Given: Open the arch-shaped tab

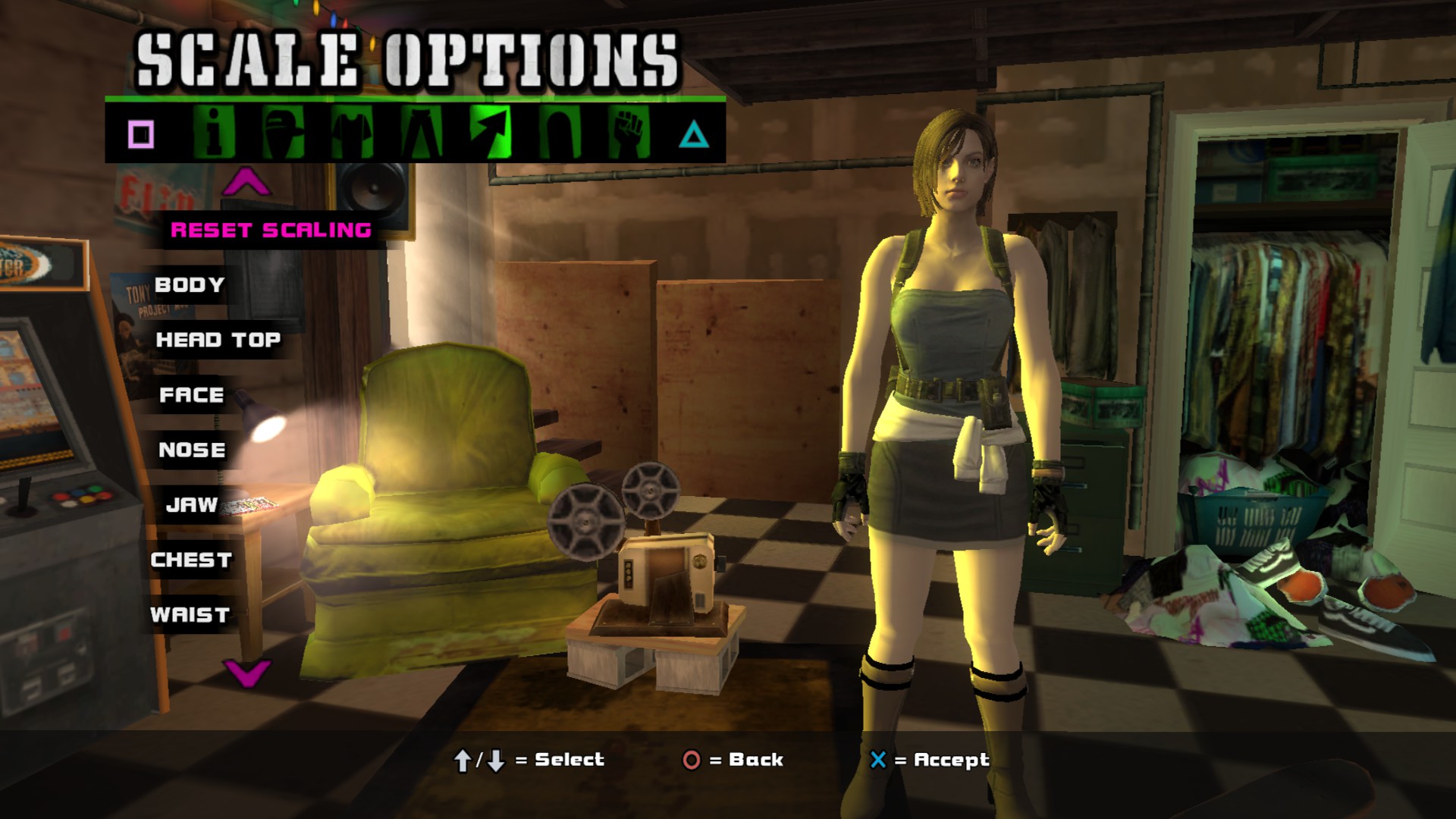Looking at the screenshot, I should click(x=560, y=133).
